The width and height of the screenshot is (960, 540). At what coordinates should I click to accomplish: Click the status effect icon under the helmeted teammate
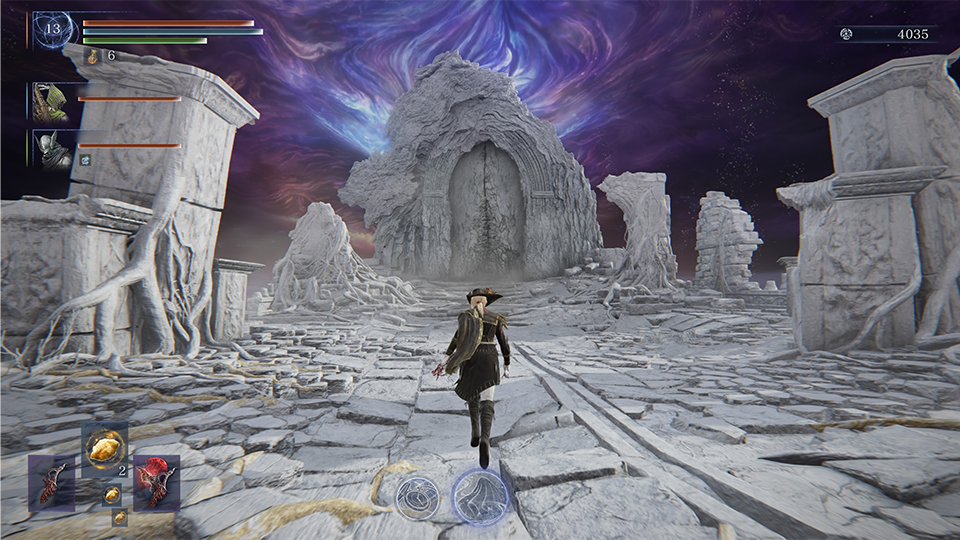(86, 158)
